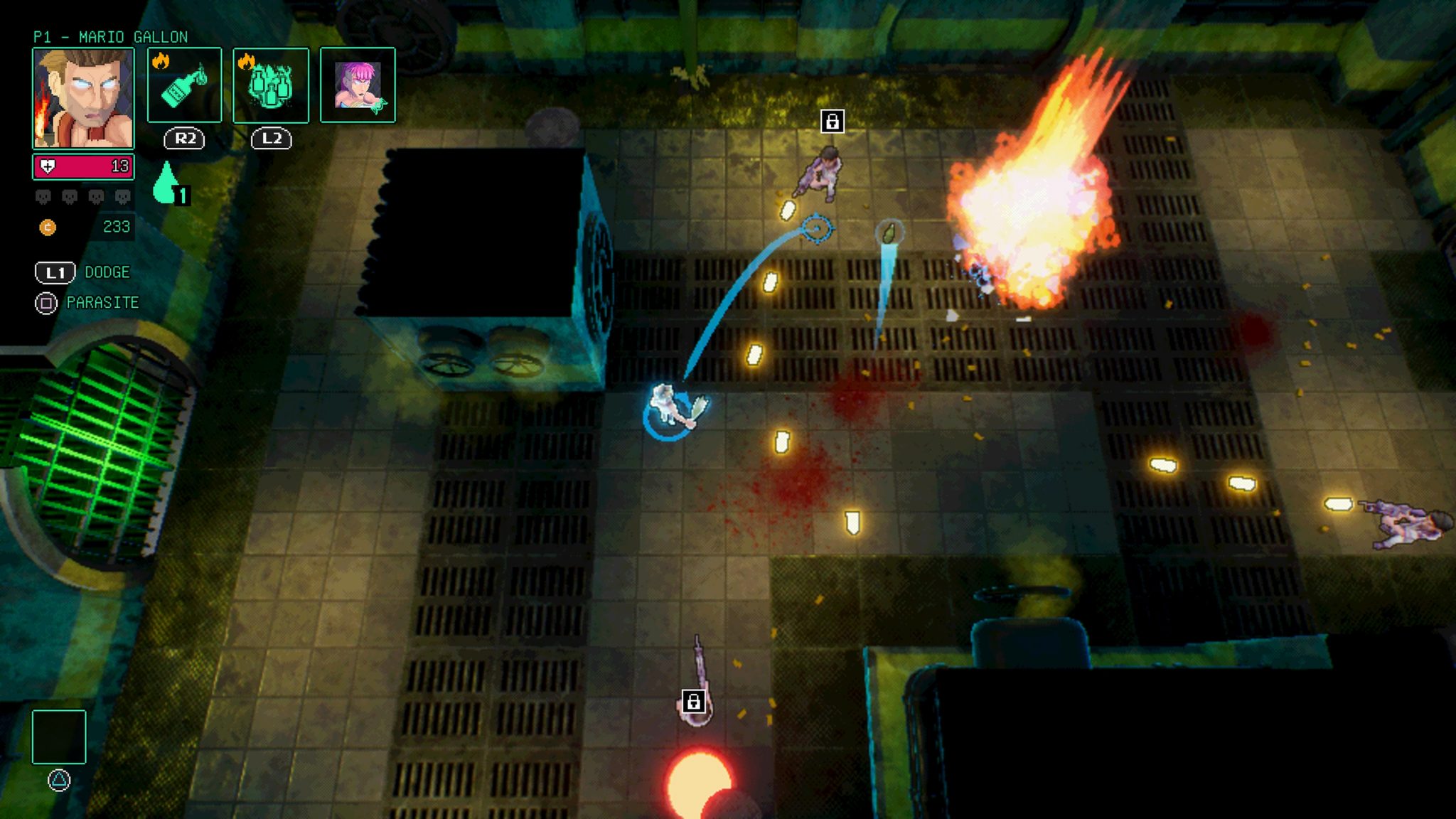Click the Square PARASITE ability icon
The width and height of the screenshot is (1456, 819).
click(45, 303)
